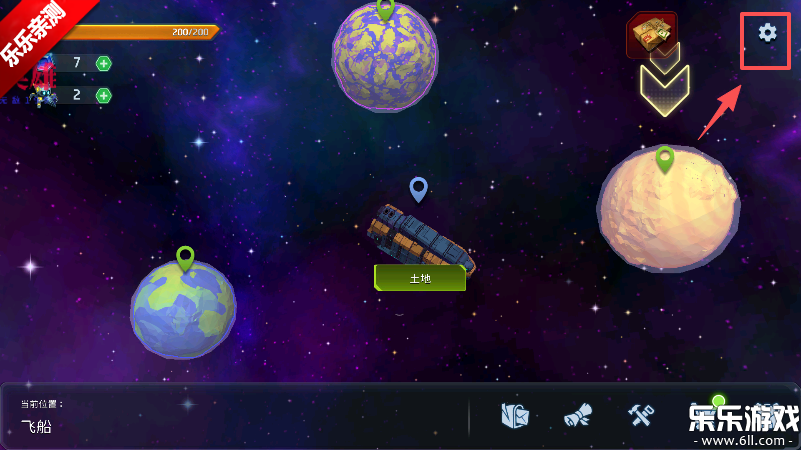Choose the green pin on the purple planet

[x=385, y=9]
